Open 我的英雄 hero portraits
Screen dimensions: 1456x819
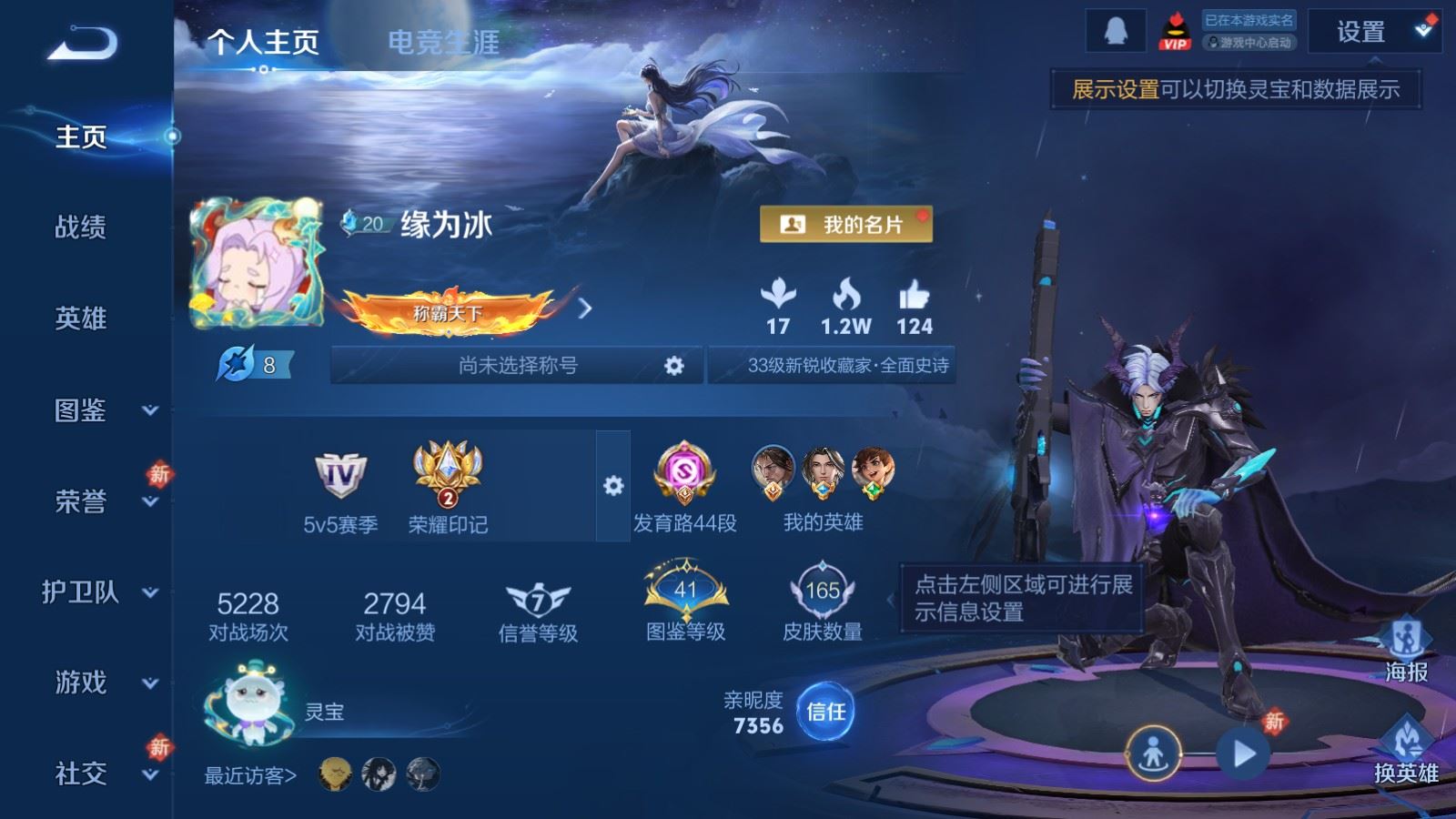(823, 488)
